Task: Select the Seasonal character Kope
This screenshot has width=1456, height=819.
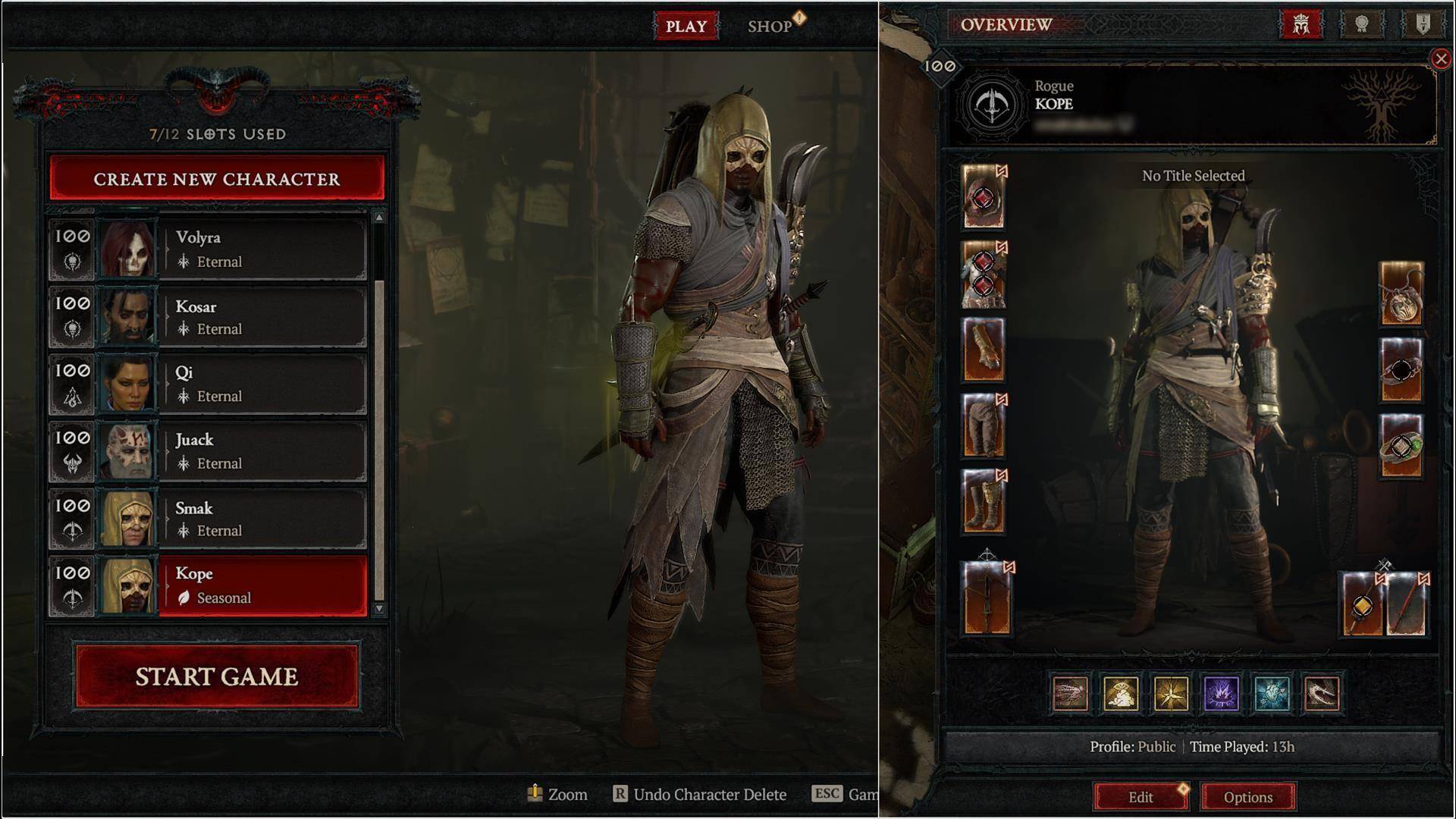Action: [262, 585]
